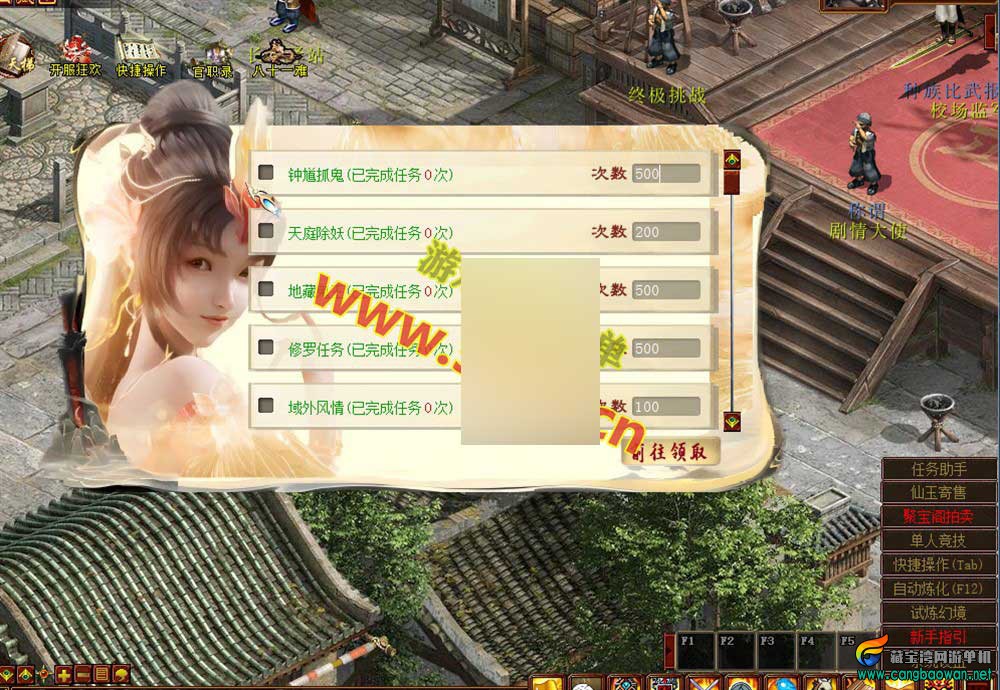
Task: Click the yellow plus button in chat controls
Action: click(x=64, y=674)
